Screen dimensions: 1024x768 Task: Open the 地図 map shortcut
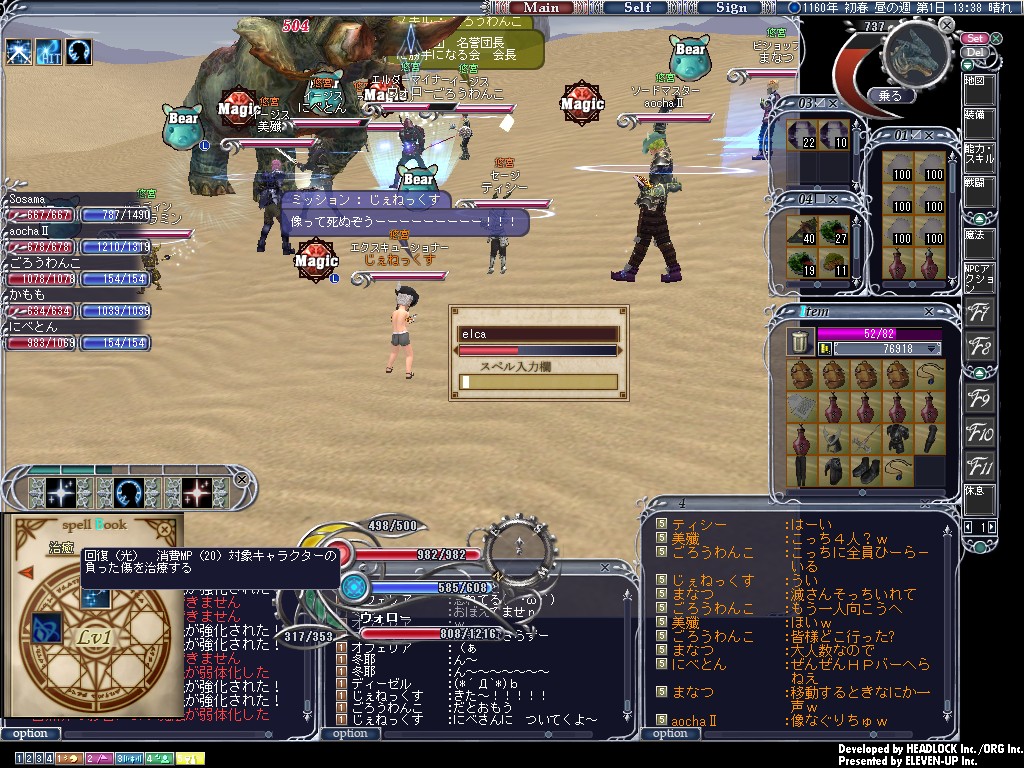click(x=977, y=81)
